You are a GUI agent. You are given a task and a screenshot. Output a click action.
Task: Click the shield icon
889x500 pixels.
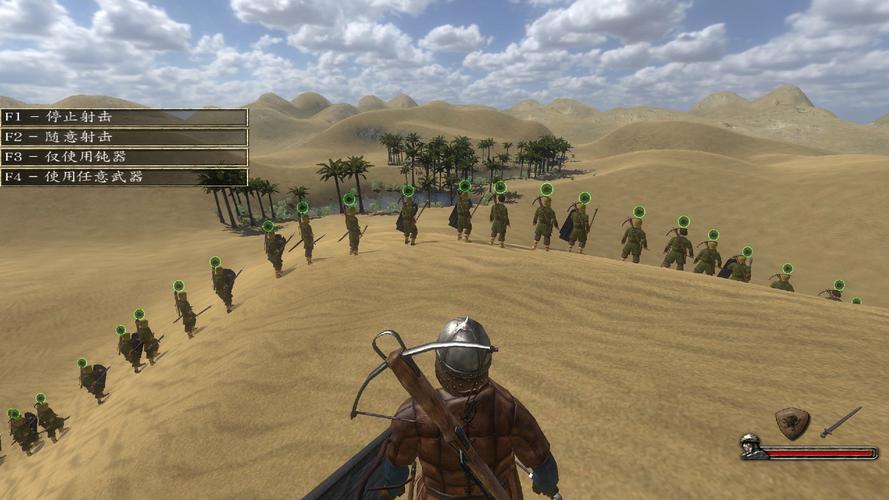click(x=792, y=423)
